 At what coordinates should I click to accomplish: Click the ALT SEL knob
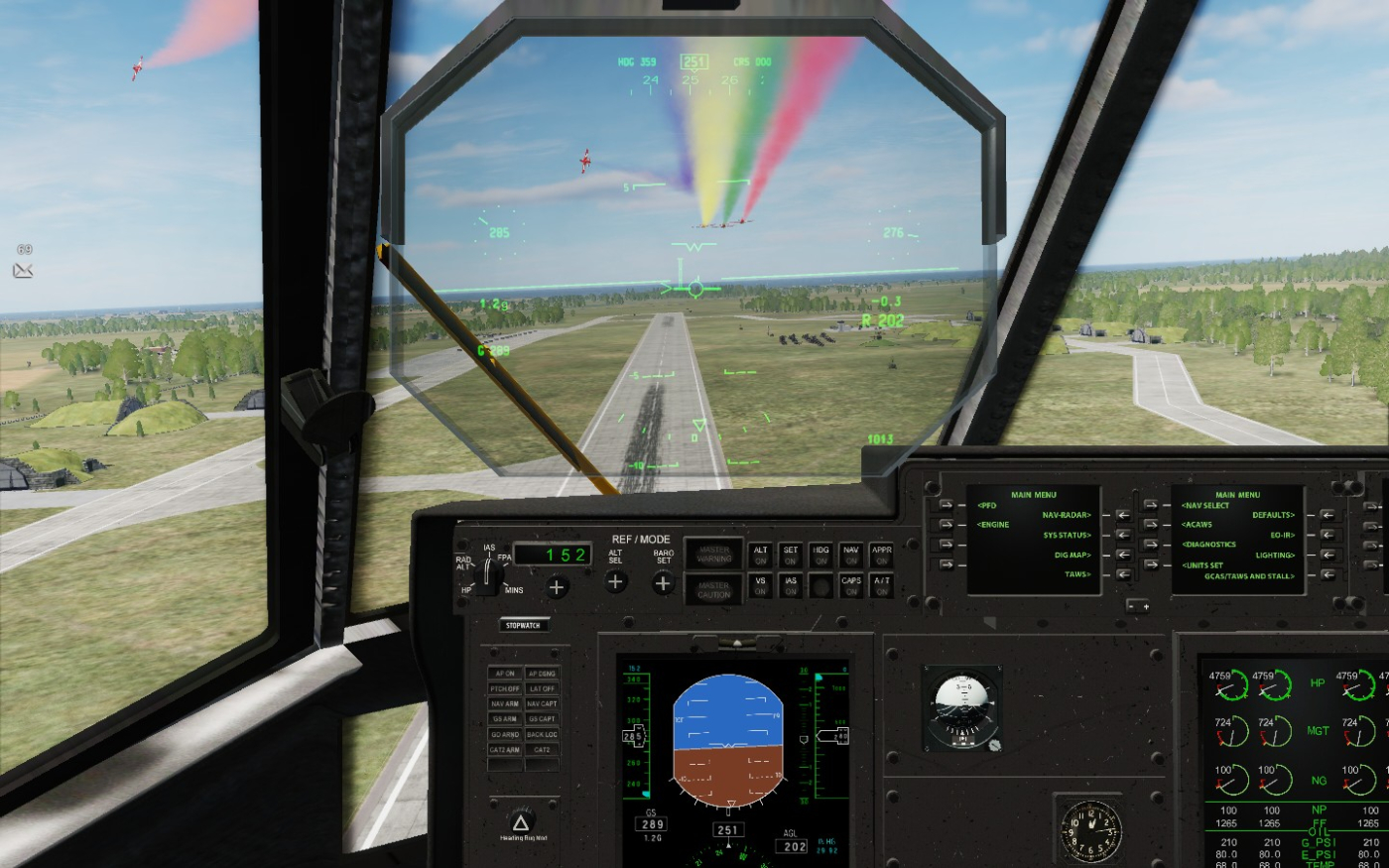(615, 582)
